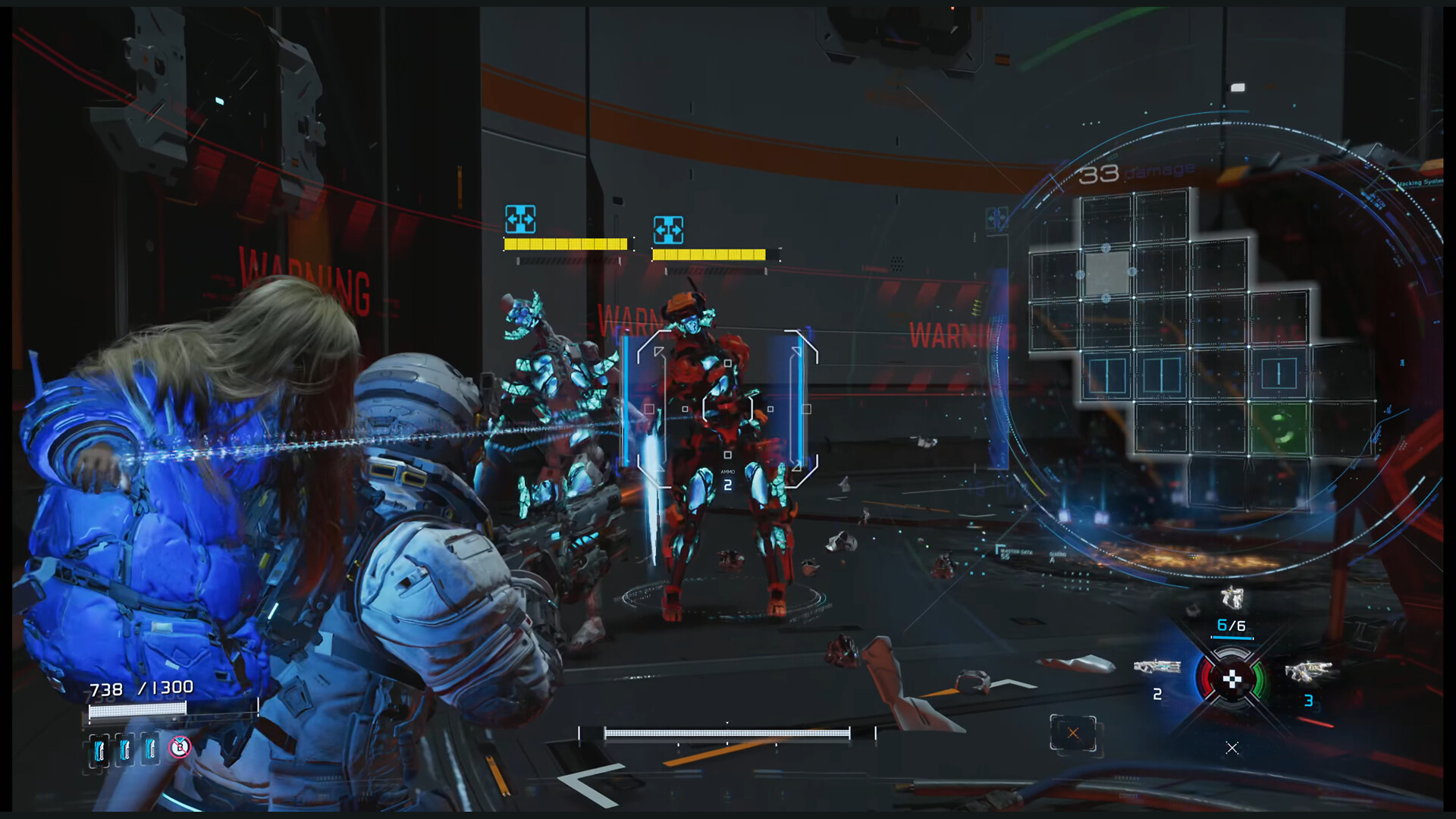Click the orange X framed slot
The image size is (1456, 819).
pos(1073,733)
